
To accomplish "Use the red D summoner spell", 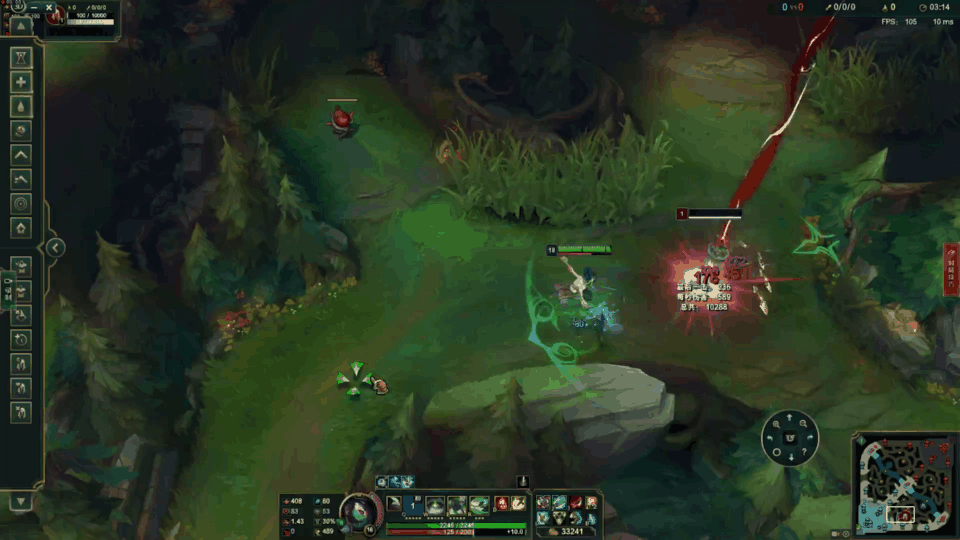I will point(503,503).
